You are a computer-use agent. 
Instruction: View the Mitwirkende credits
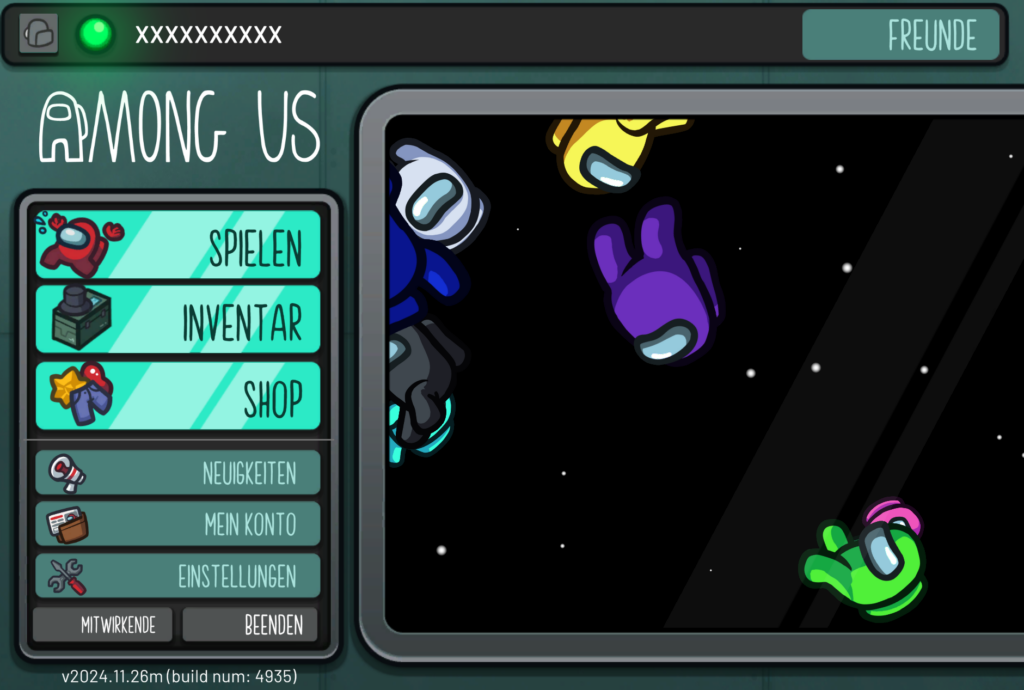pos(103,626)
